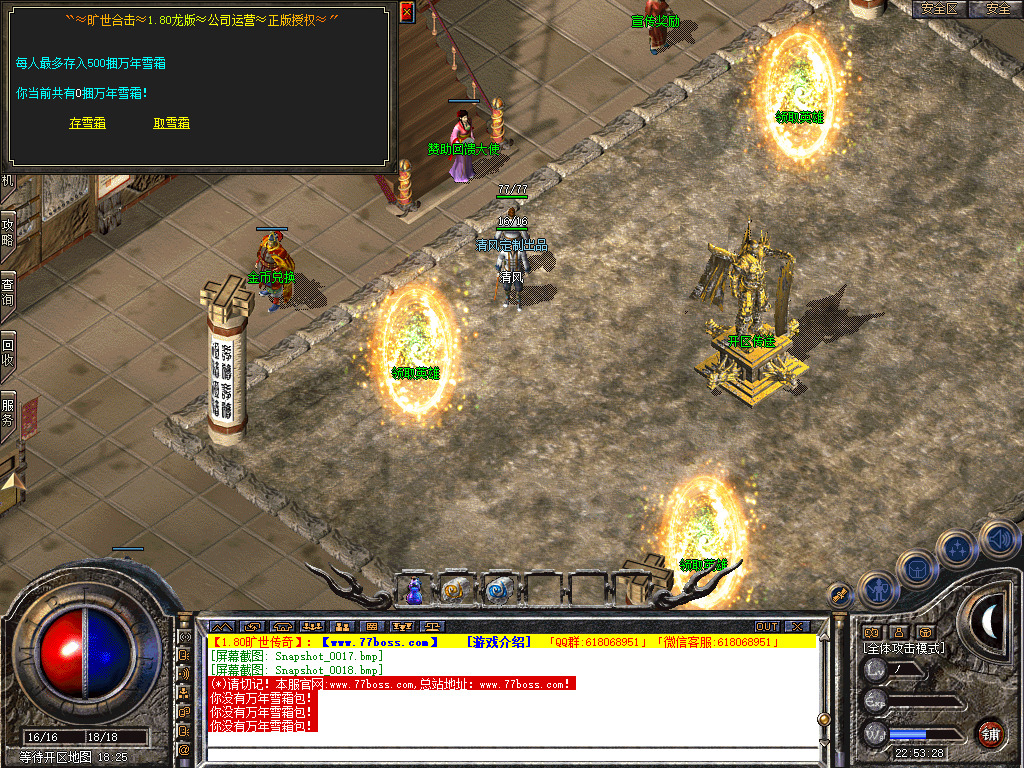Screen dimensions: 1024x768
Task: Open the 铺 shop button
Action: 990,733
